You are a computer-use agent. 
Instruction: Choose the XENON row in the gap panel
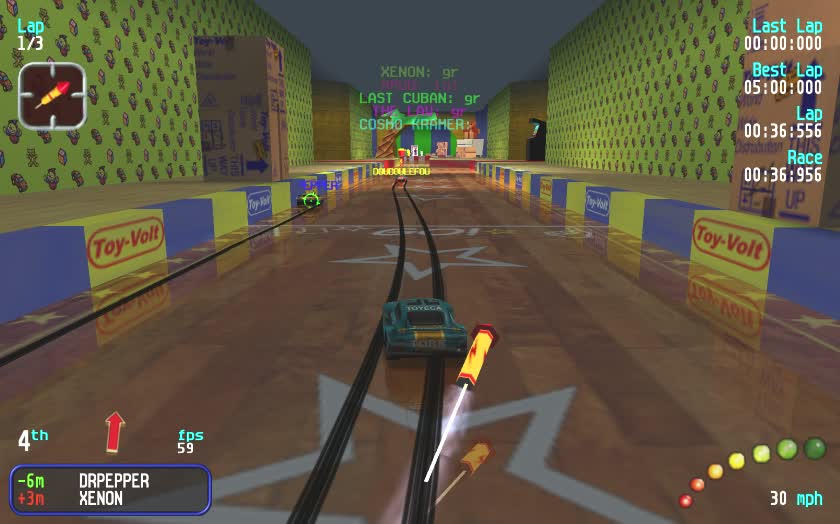point(110,498)
